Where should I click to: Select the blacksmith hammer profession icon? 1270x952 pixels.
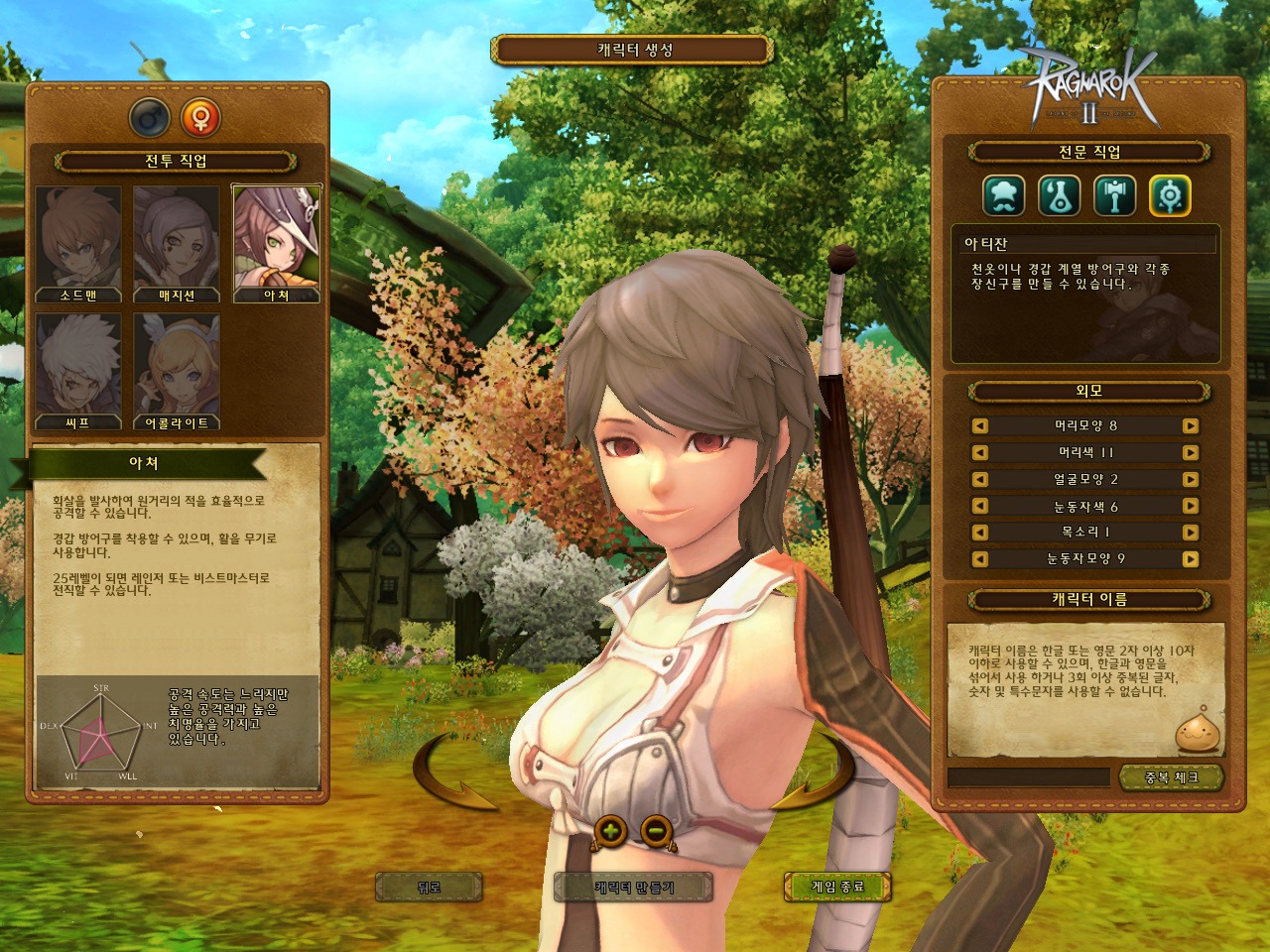click(1114, 196)
